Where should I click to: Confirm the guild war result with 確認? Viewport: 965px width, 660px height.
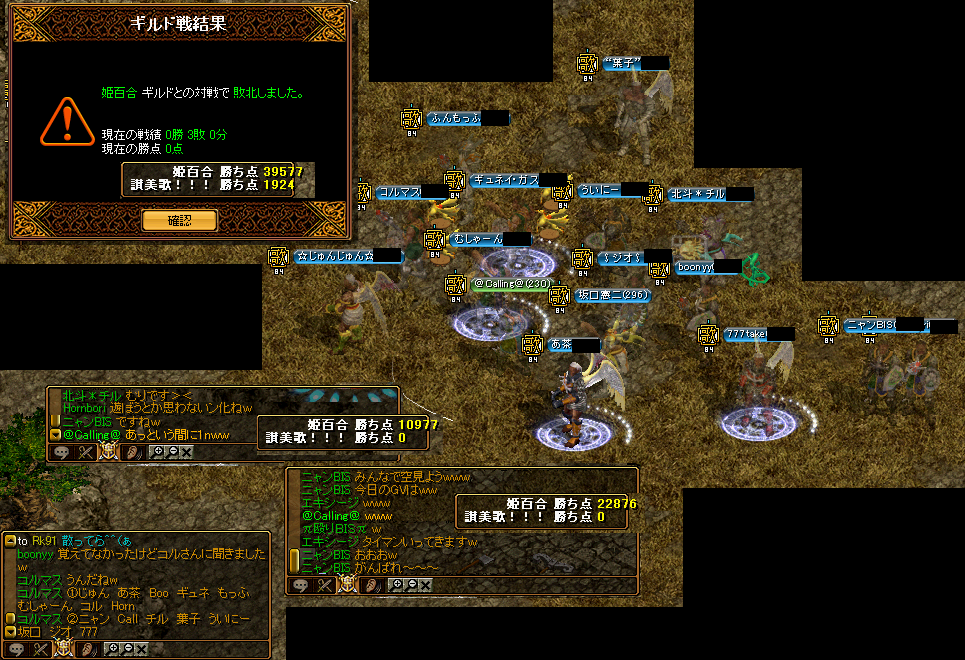tap(179, 220)
